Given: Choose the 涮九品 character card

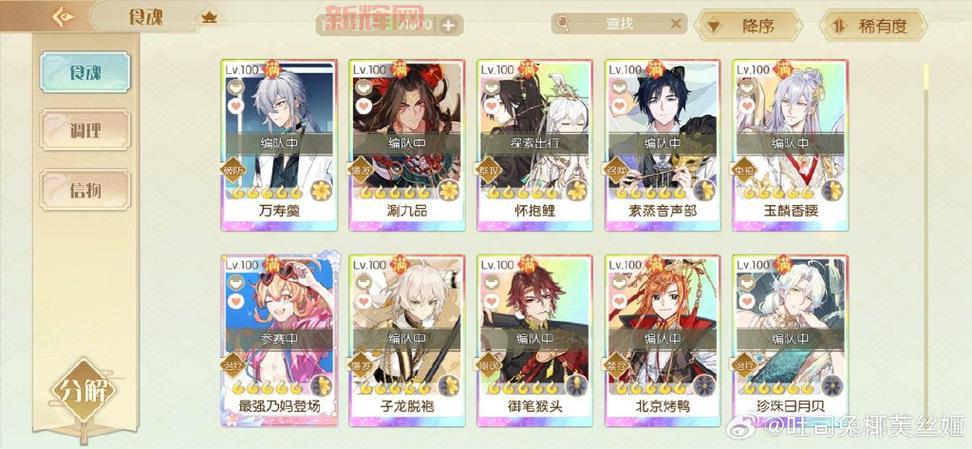Looking at the screenshot, I should [406, 140].
